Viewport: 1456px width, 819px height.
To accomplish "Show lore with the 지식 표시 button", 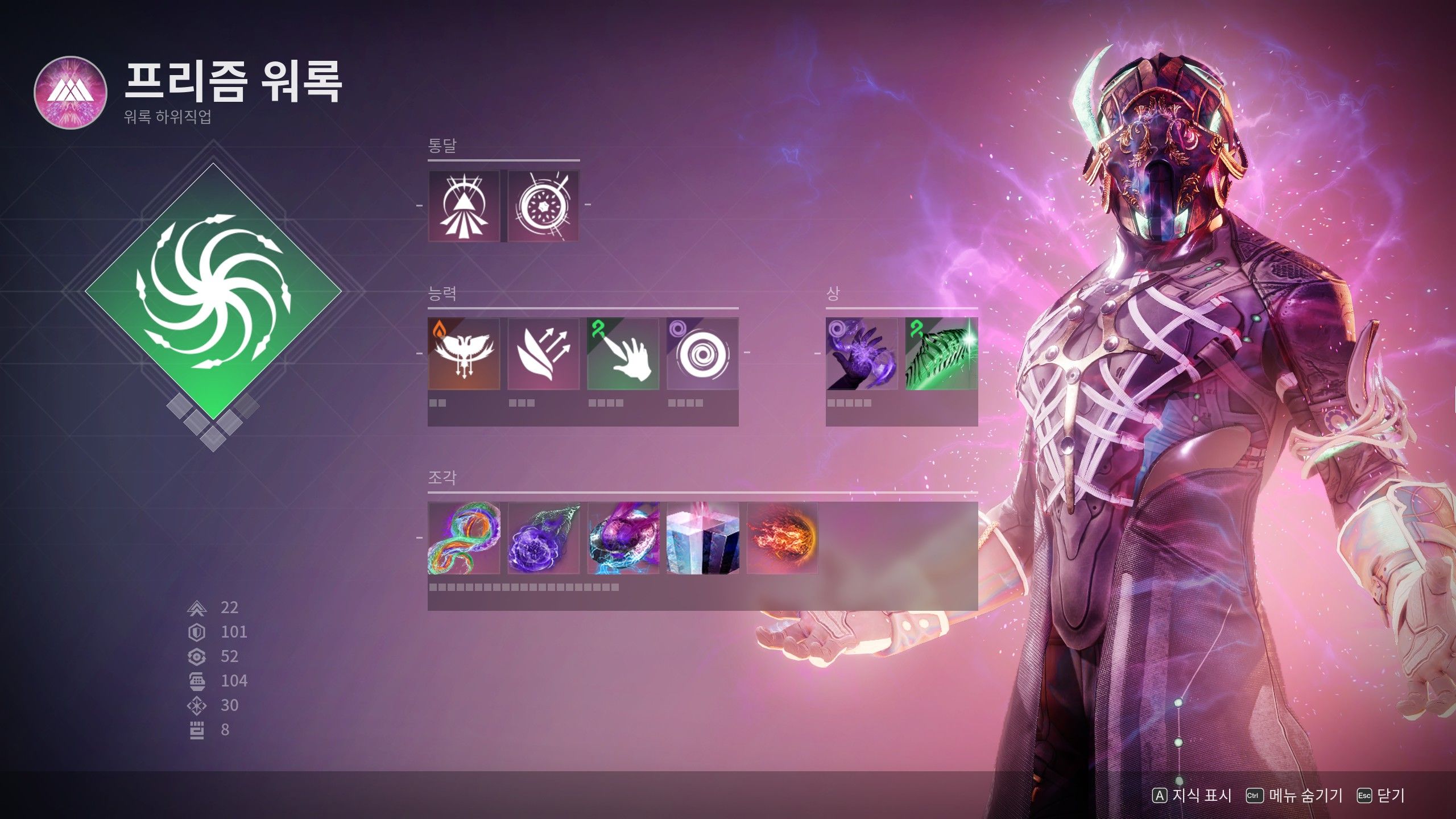I will (x=1192, y=796).
